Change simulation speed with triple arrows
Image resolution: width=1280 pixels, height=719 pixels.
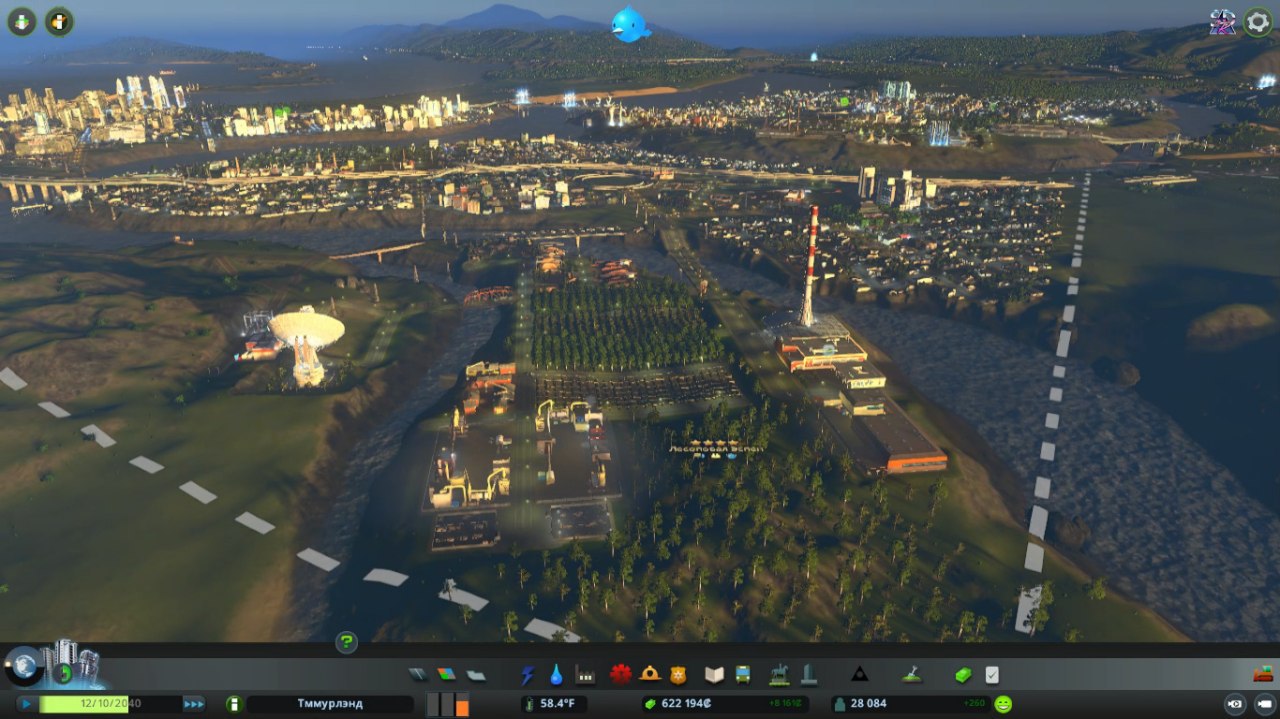coord(193,704)
